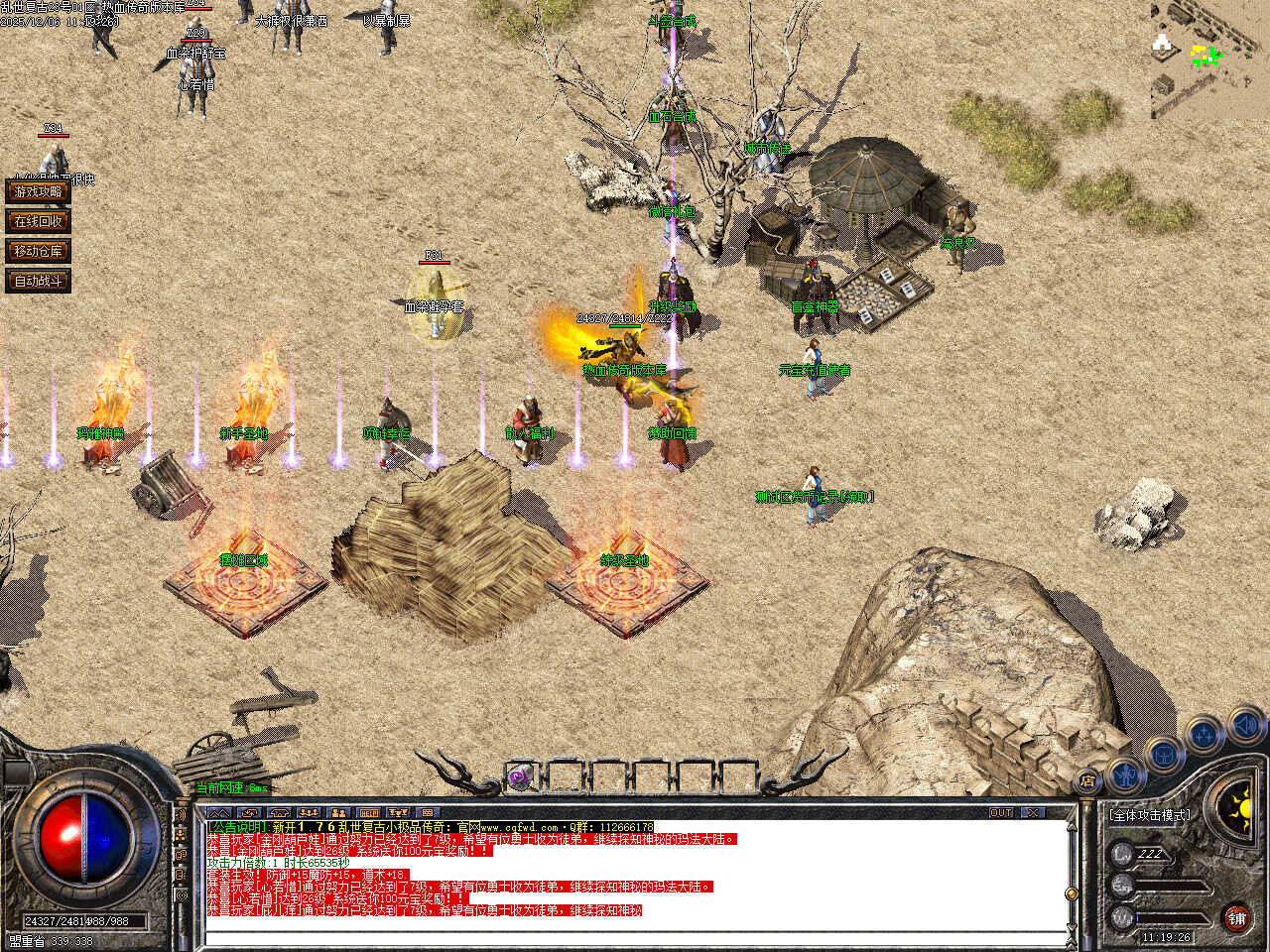
Task: Switch the 全体攻击模式 attack mode label
Action: [1150, 815]
